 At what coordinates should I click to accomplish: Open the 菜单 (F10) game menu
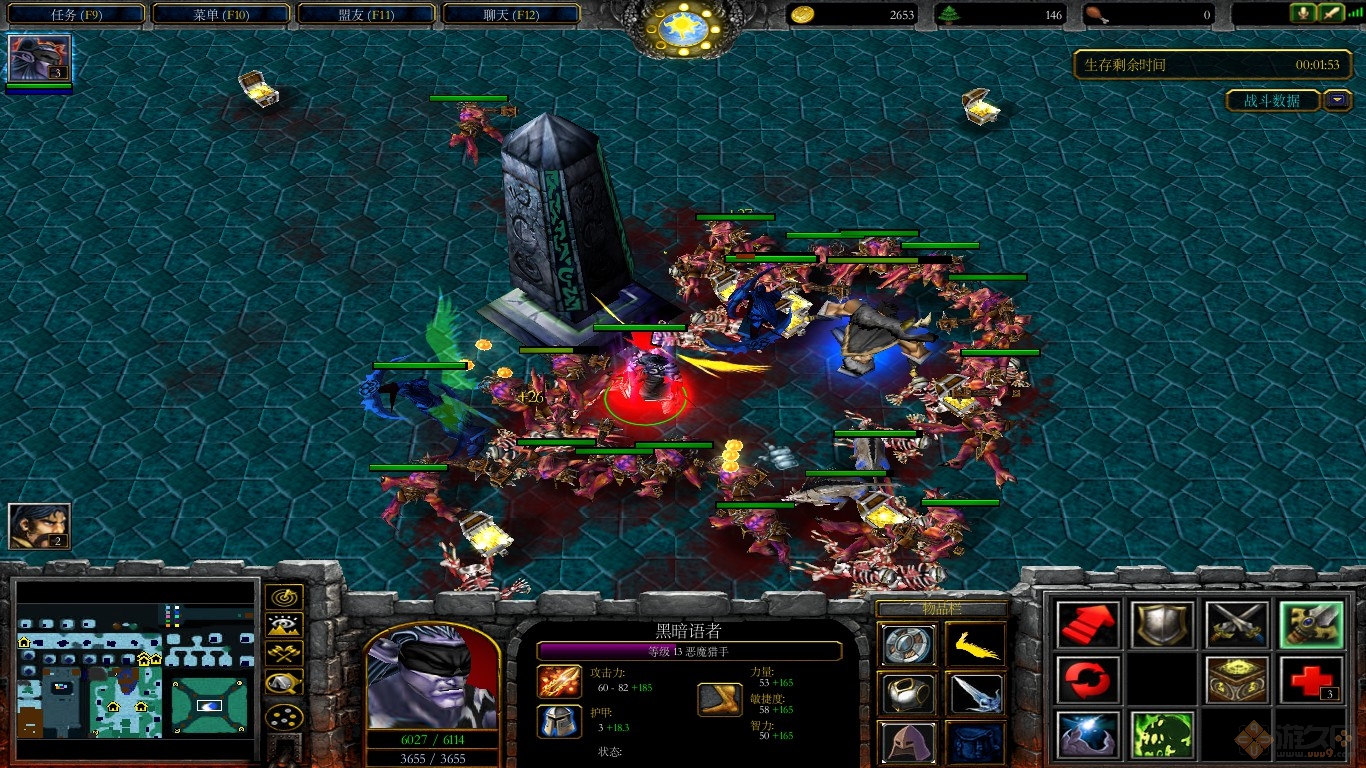221,14
